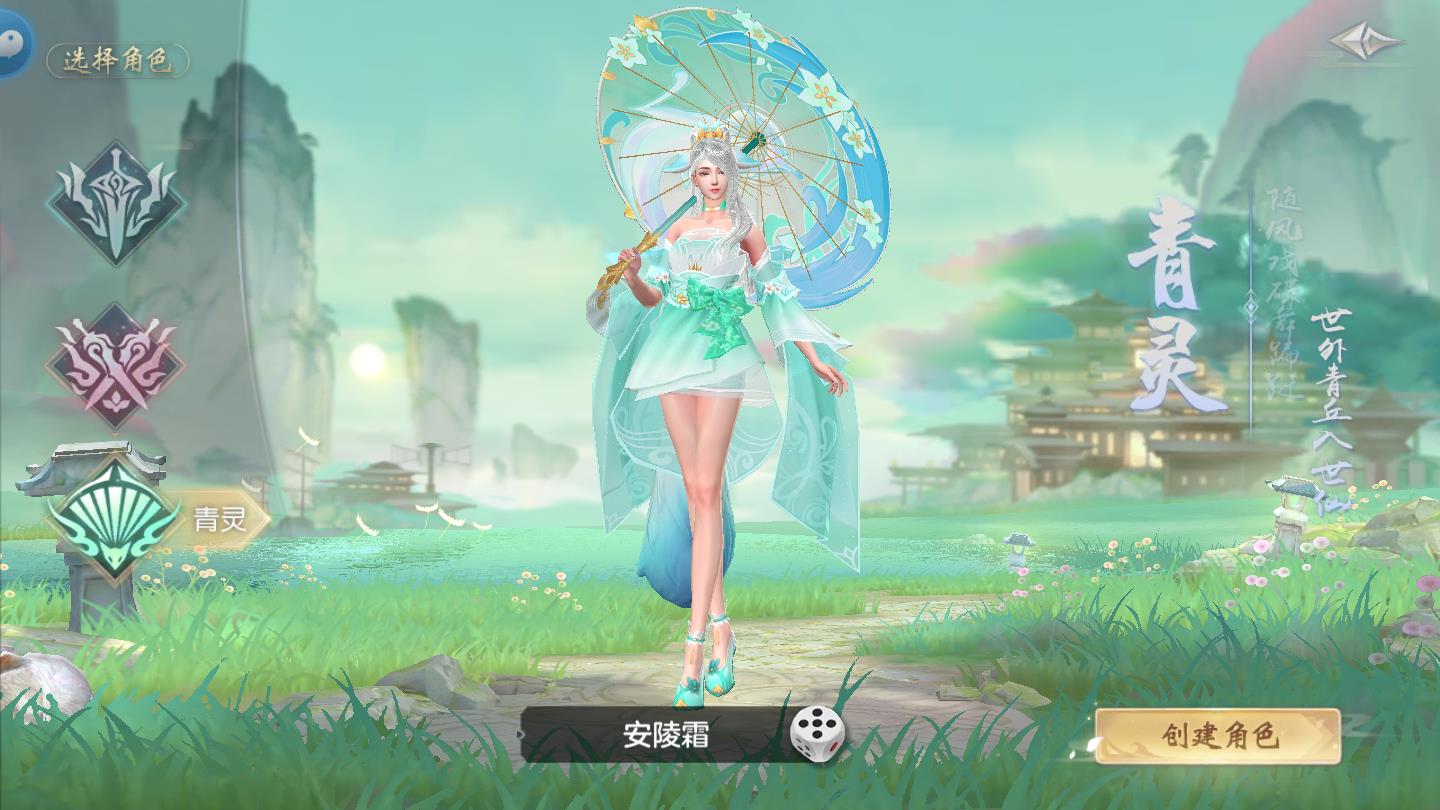Roll the dice to randomize the character name
Viewport: 1440px width, 810px height.
(x=816, y=732)
